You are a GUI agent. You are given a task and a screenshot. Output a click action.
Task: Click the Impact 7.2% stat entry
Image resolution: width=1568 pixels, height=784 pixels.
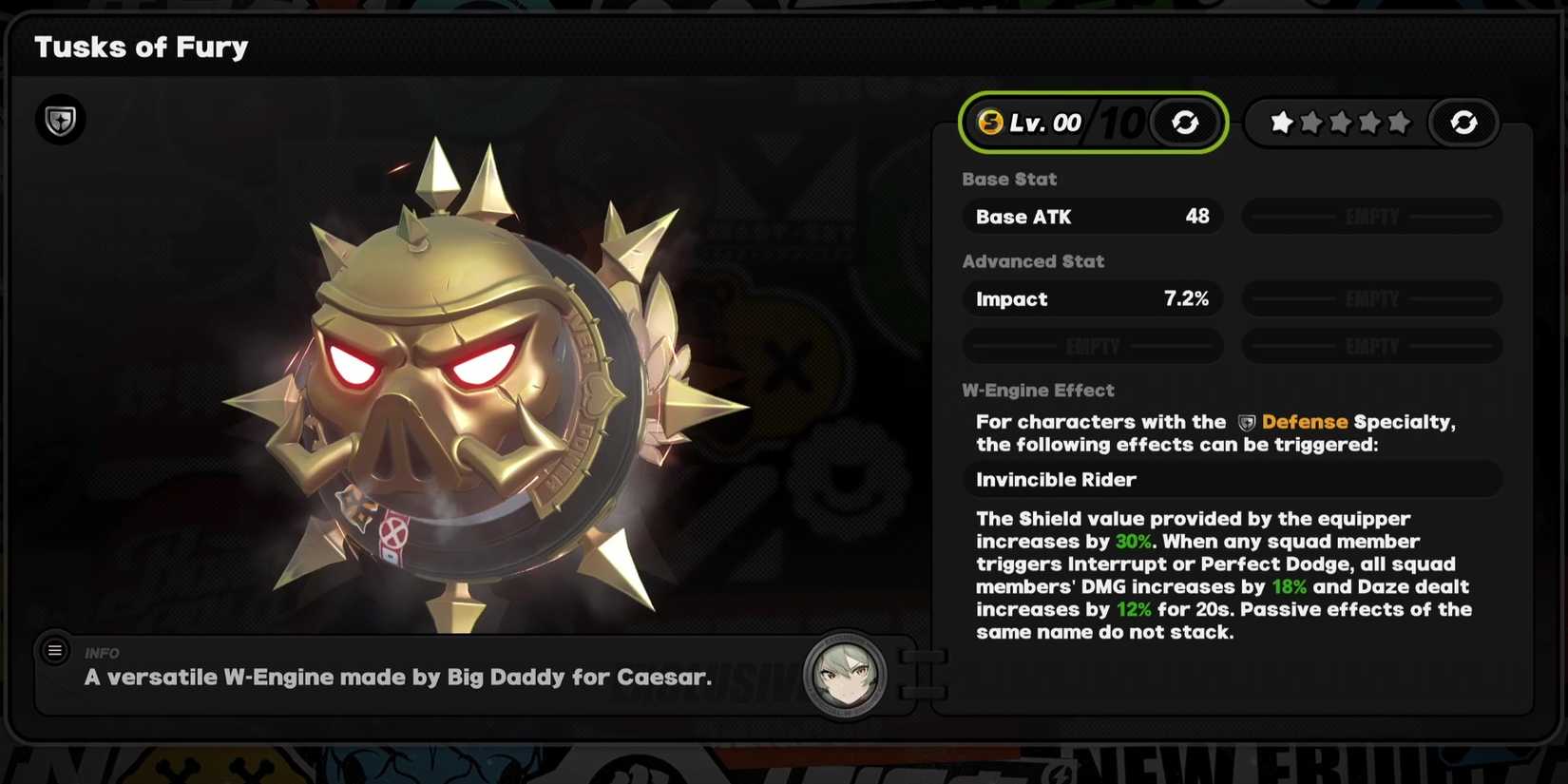pos(1092,298)
